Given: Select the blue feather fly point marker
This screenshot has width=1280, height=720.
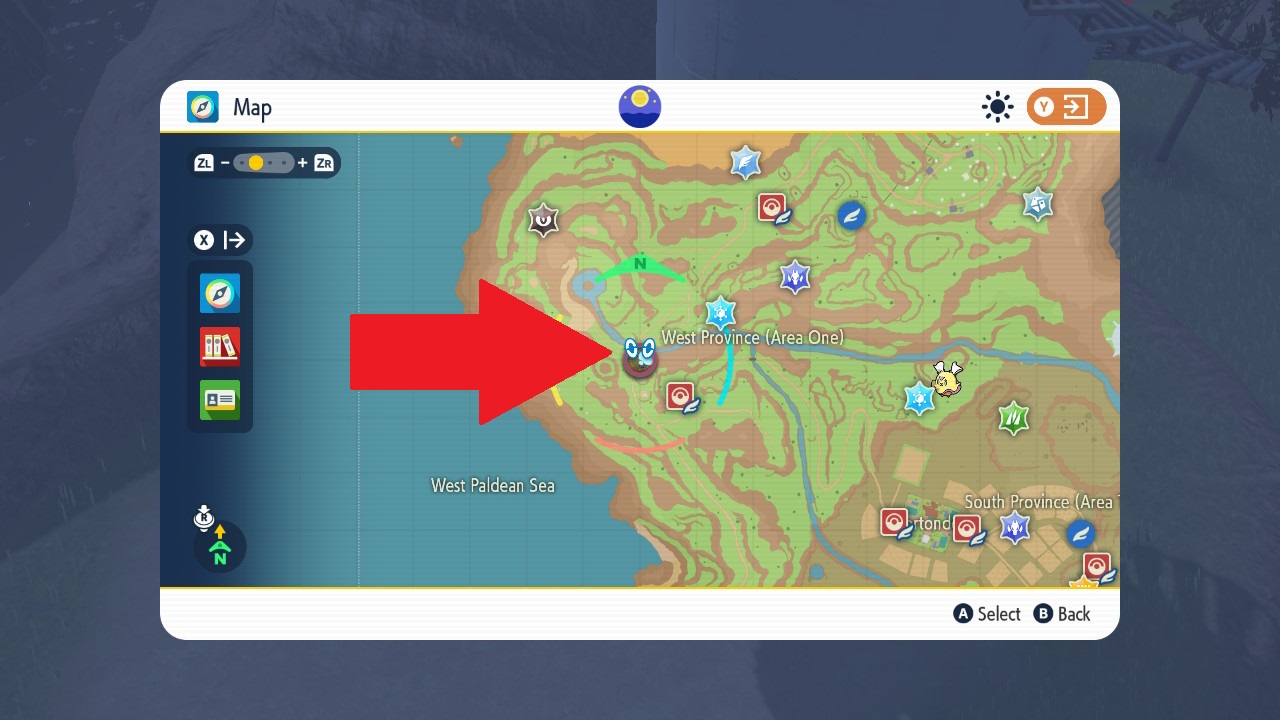Looking at the screenshot, I should coord(851,215).
